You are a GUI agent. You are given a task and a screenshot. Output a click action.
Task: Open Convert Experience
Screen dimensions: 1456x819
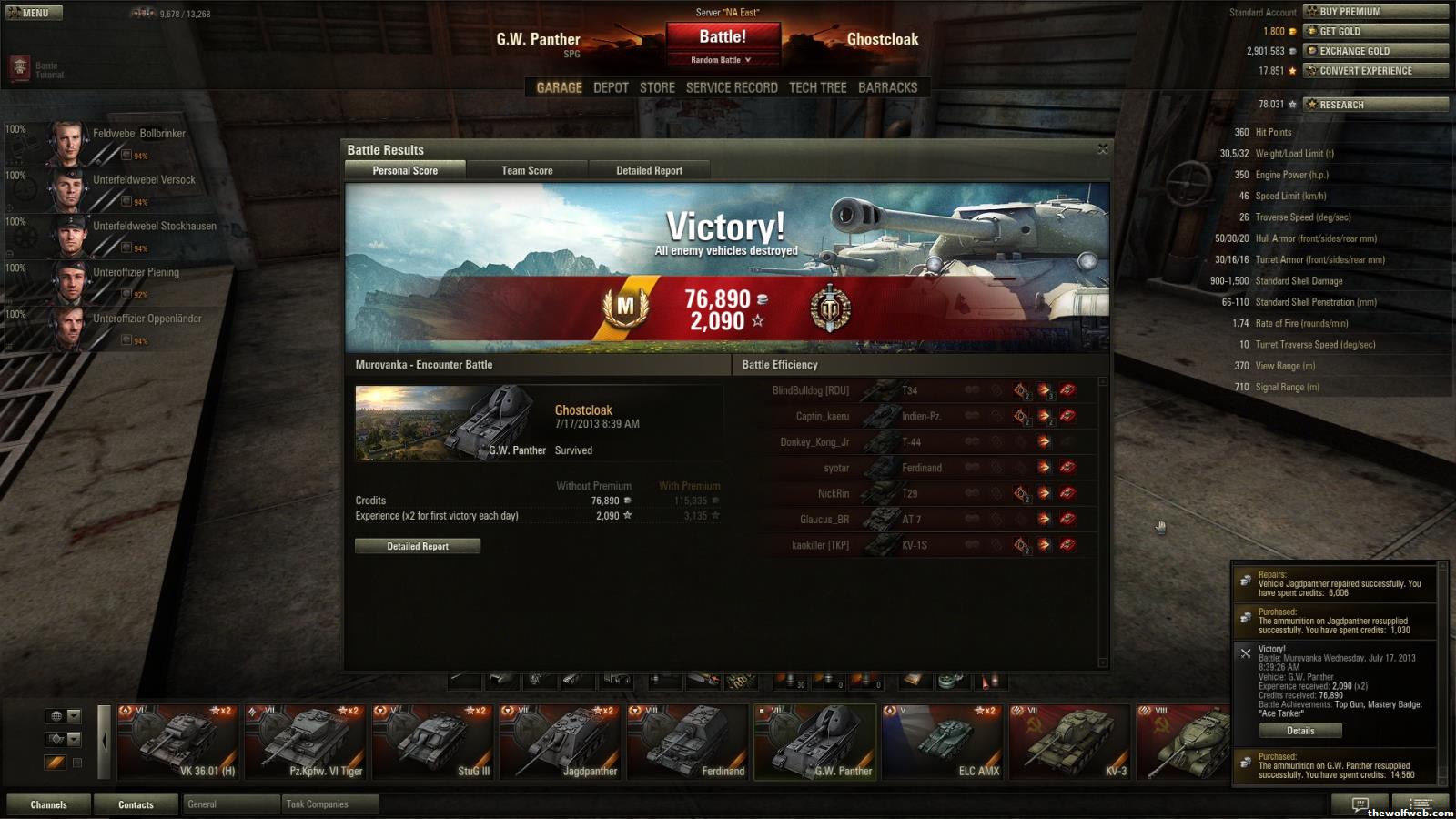[1375, 71]
